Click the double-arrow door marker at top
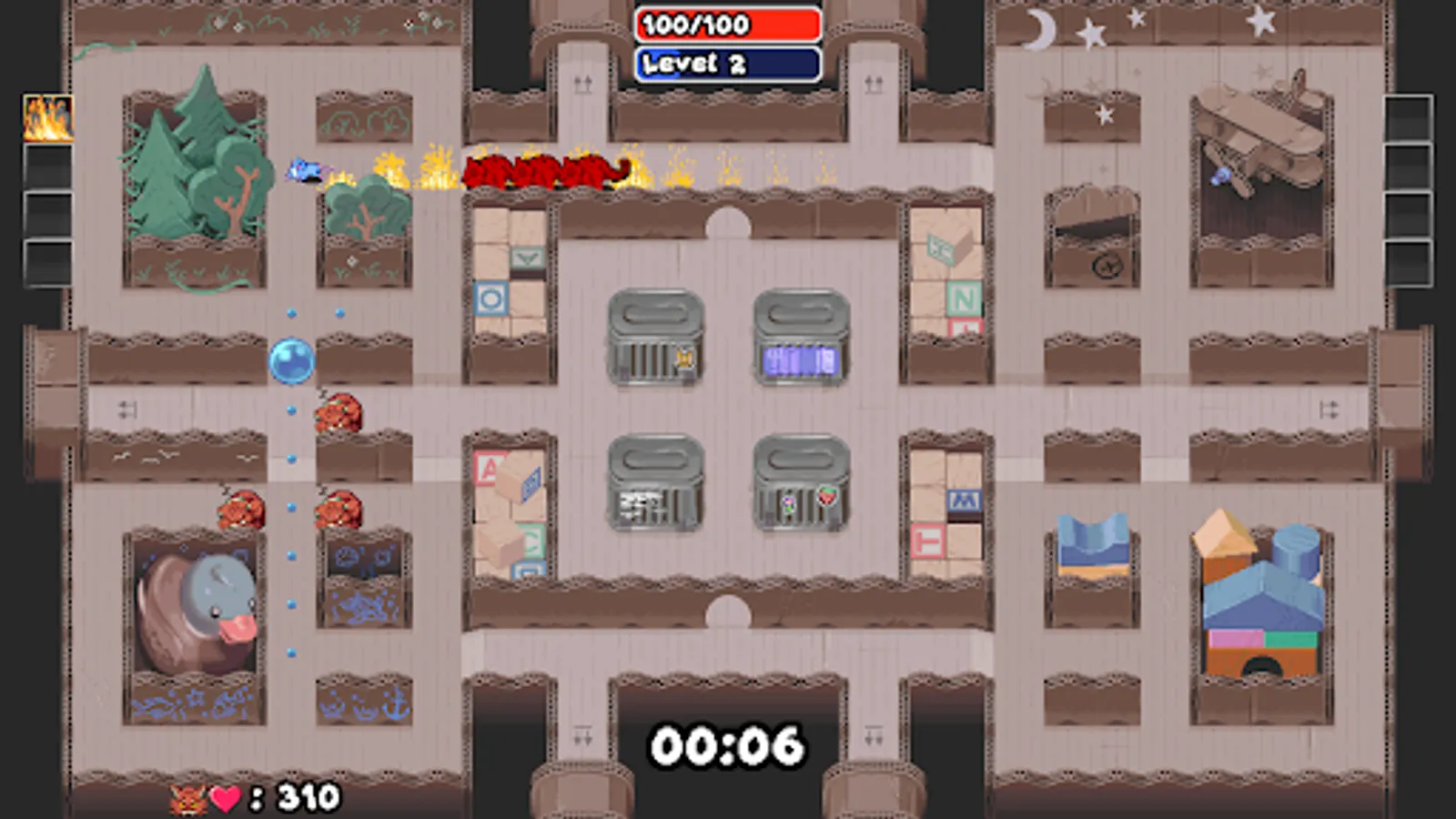The image size is (1456, 819). [581, 84]
